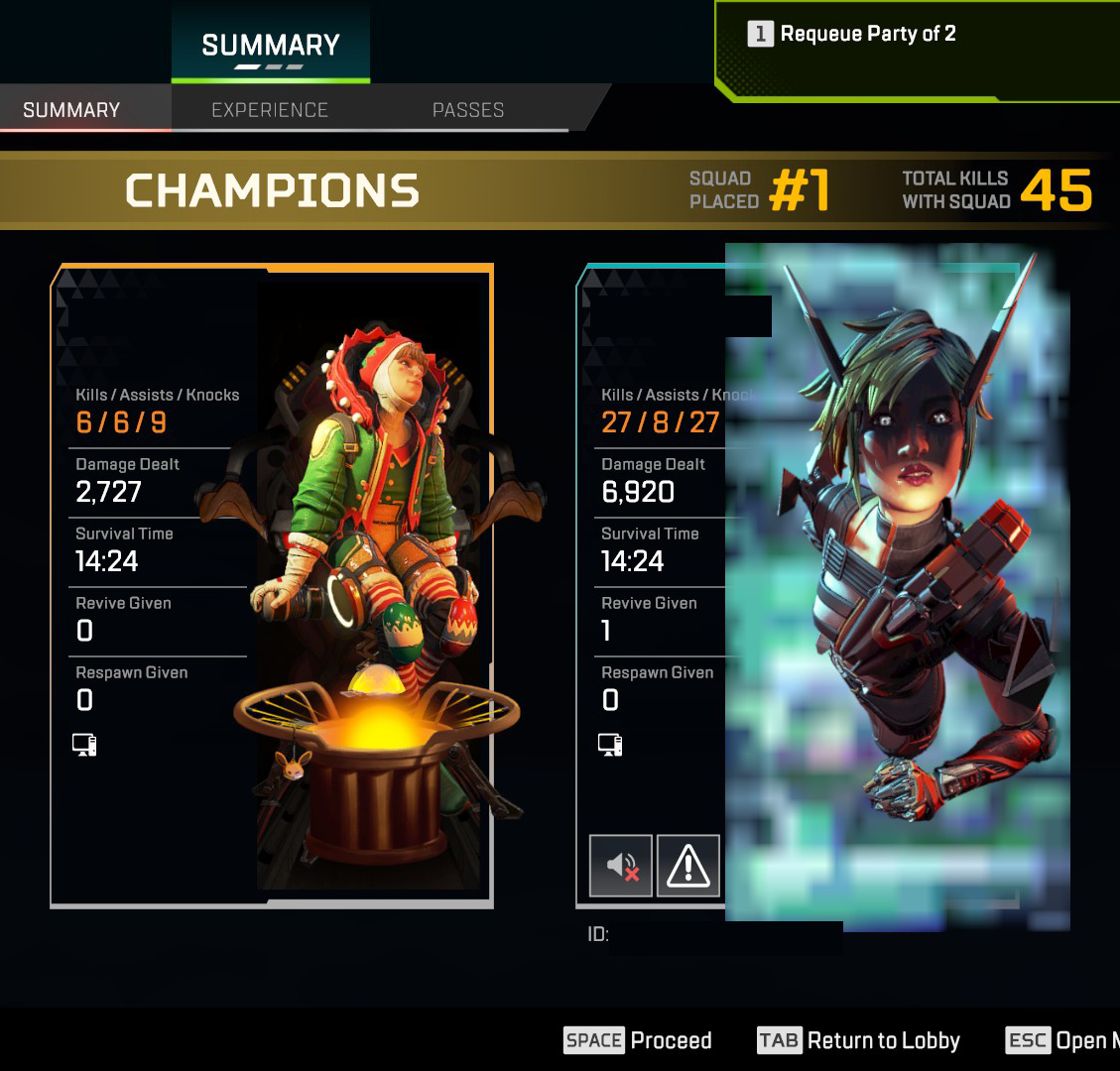Mute the teammate with the speaker icon
Screen dimensions: 1120x1071
point(621,866)
